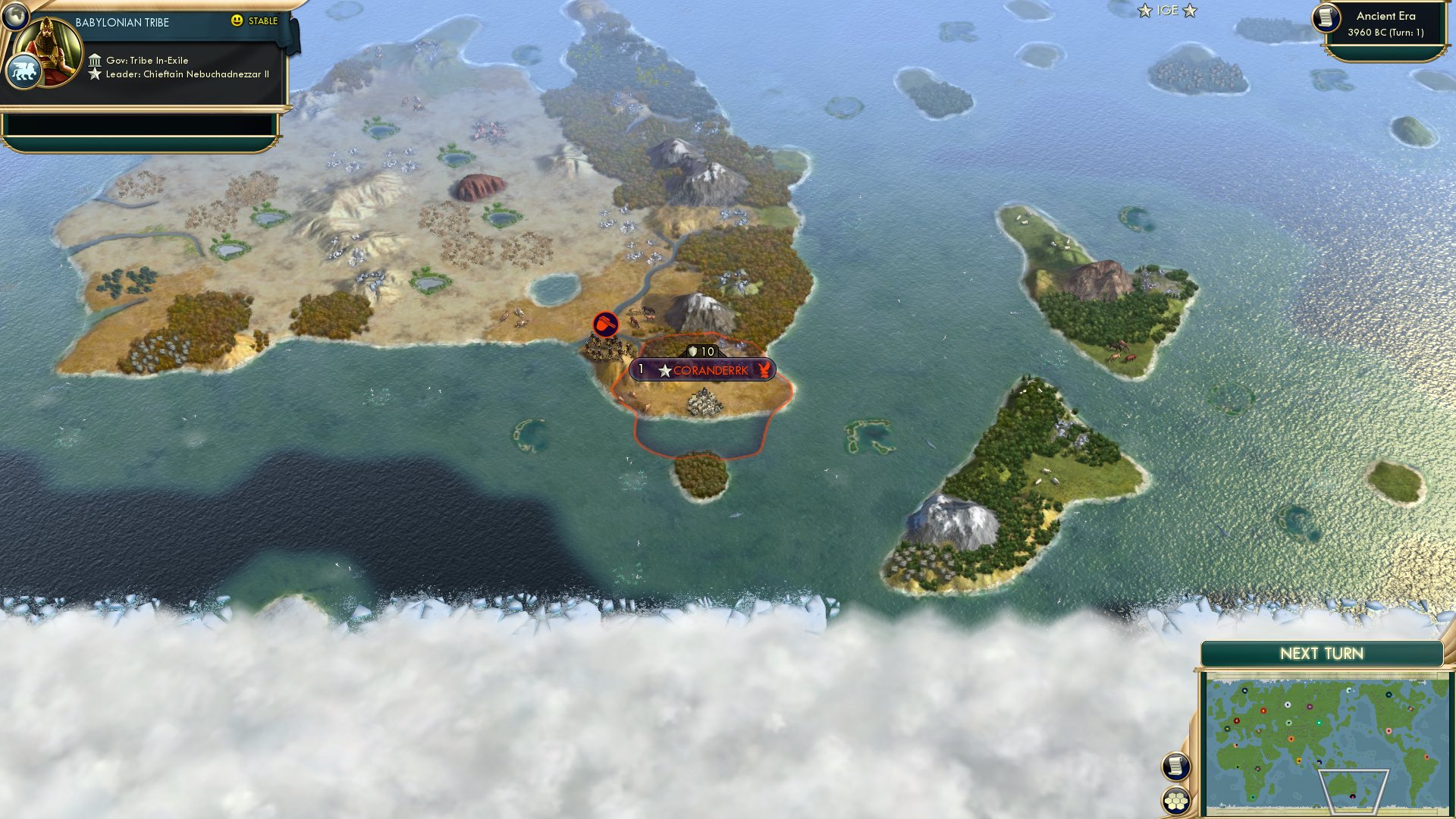Image resolution: width=1456 pixels, height=819 pixels.
Task: Open the Coranderrk city screen via its nameplate
Action: (x=709, y=372)
